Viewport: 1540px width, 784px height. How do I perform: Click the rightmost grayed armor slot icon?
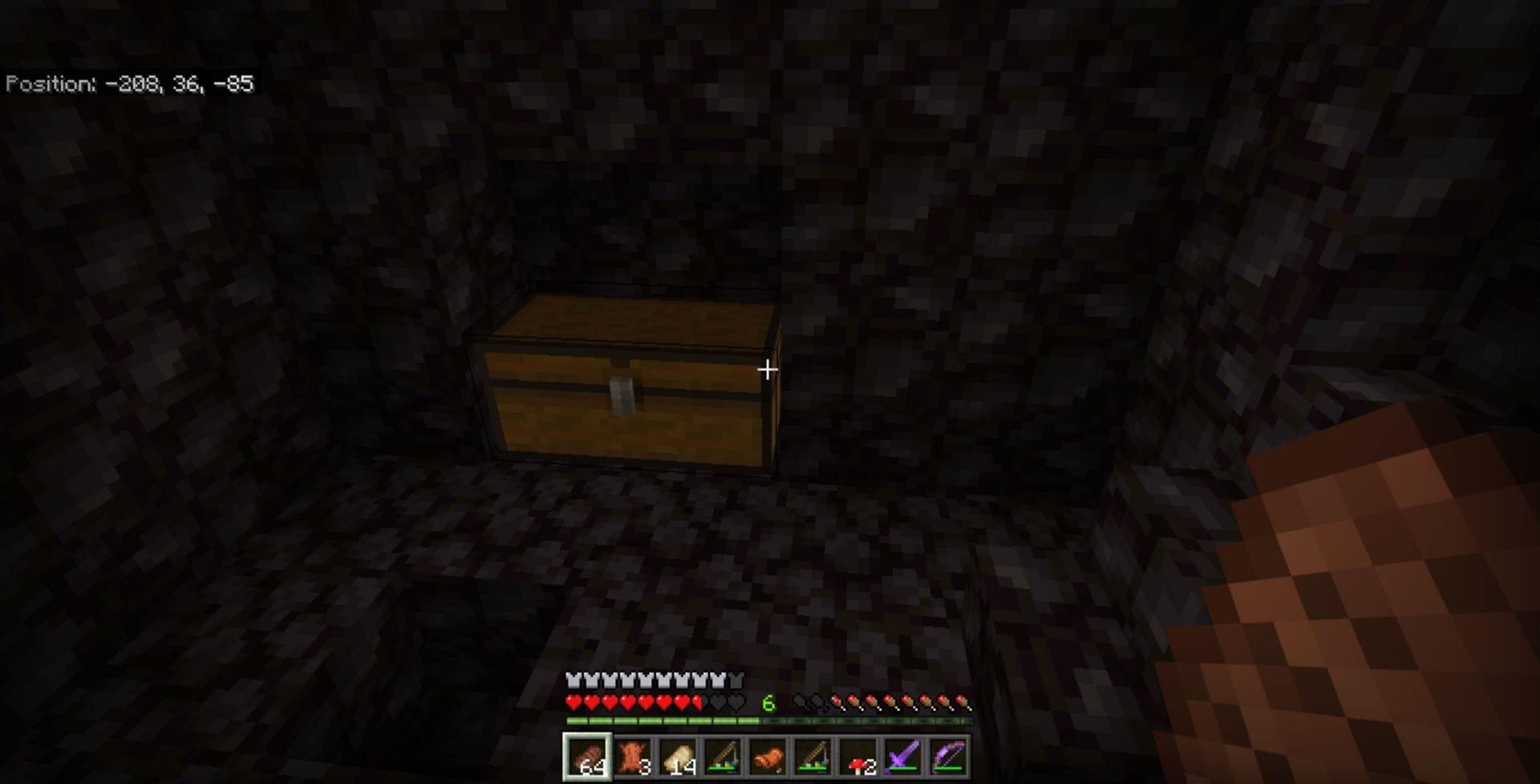(x=736, y=679)
